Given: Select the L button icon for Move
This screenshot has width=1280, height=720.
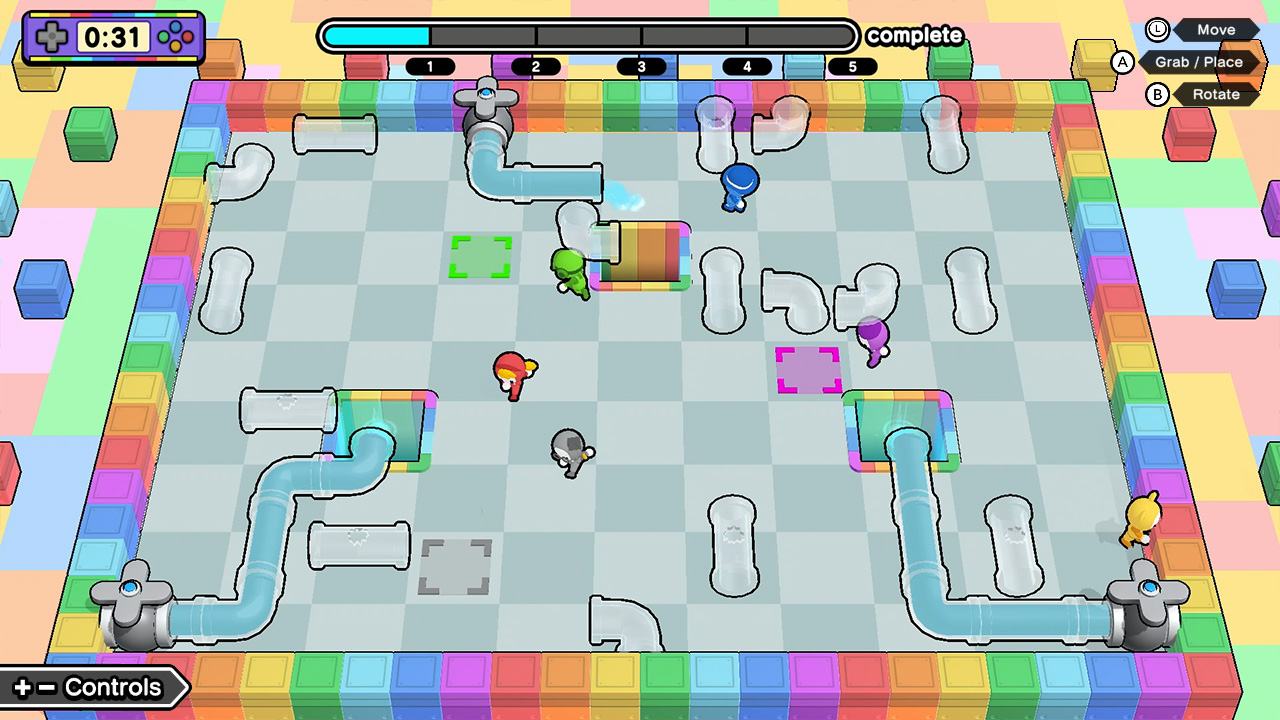Looking at the screenshot, I should click(x=1158, y=30).
